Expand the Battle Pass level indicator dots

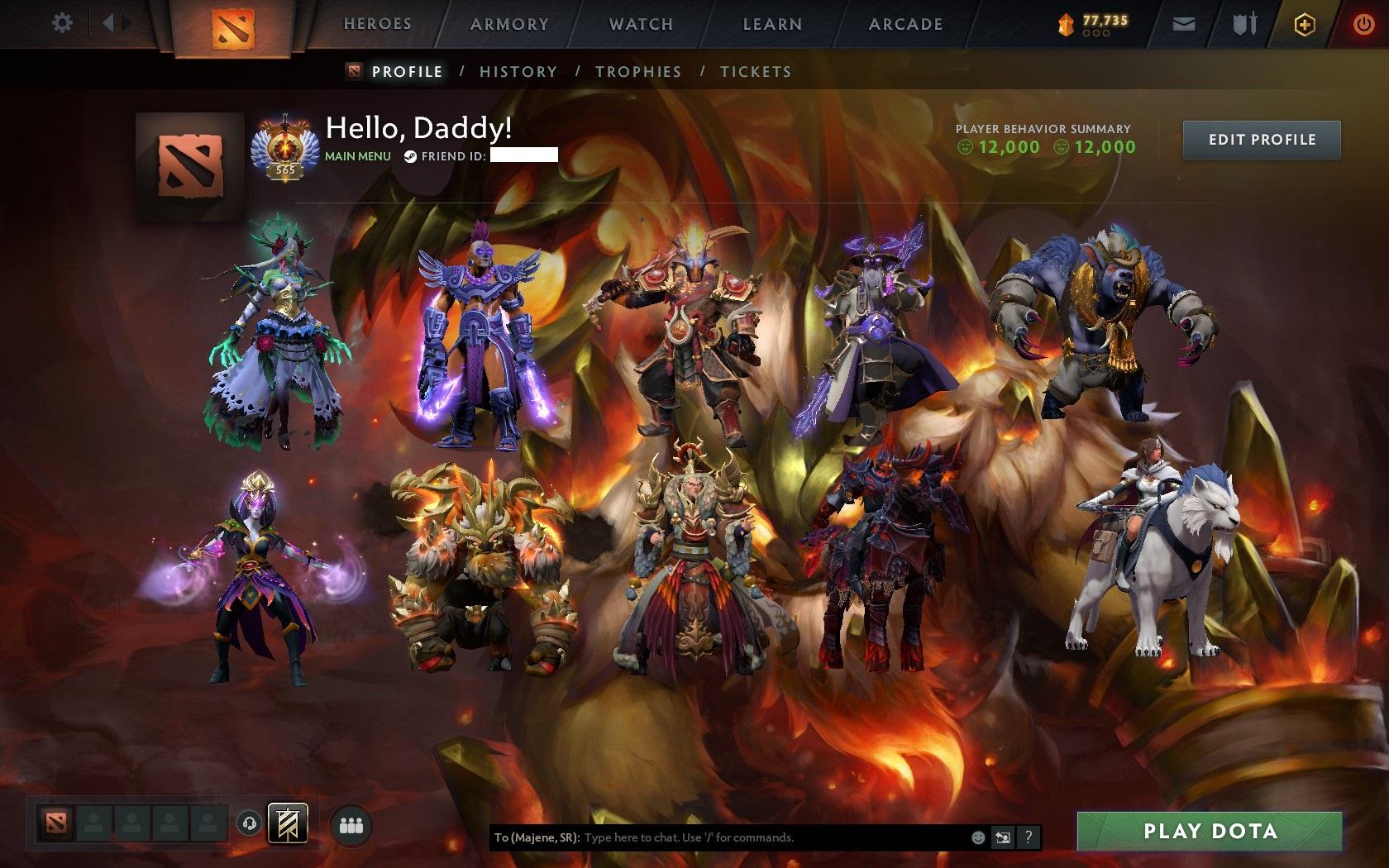tap(1097, 34)
